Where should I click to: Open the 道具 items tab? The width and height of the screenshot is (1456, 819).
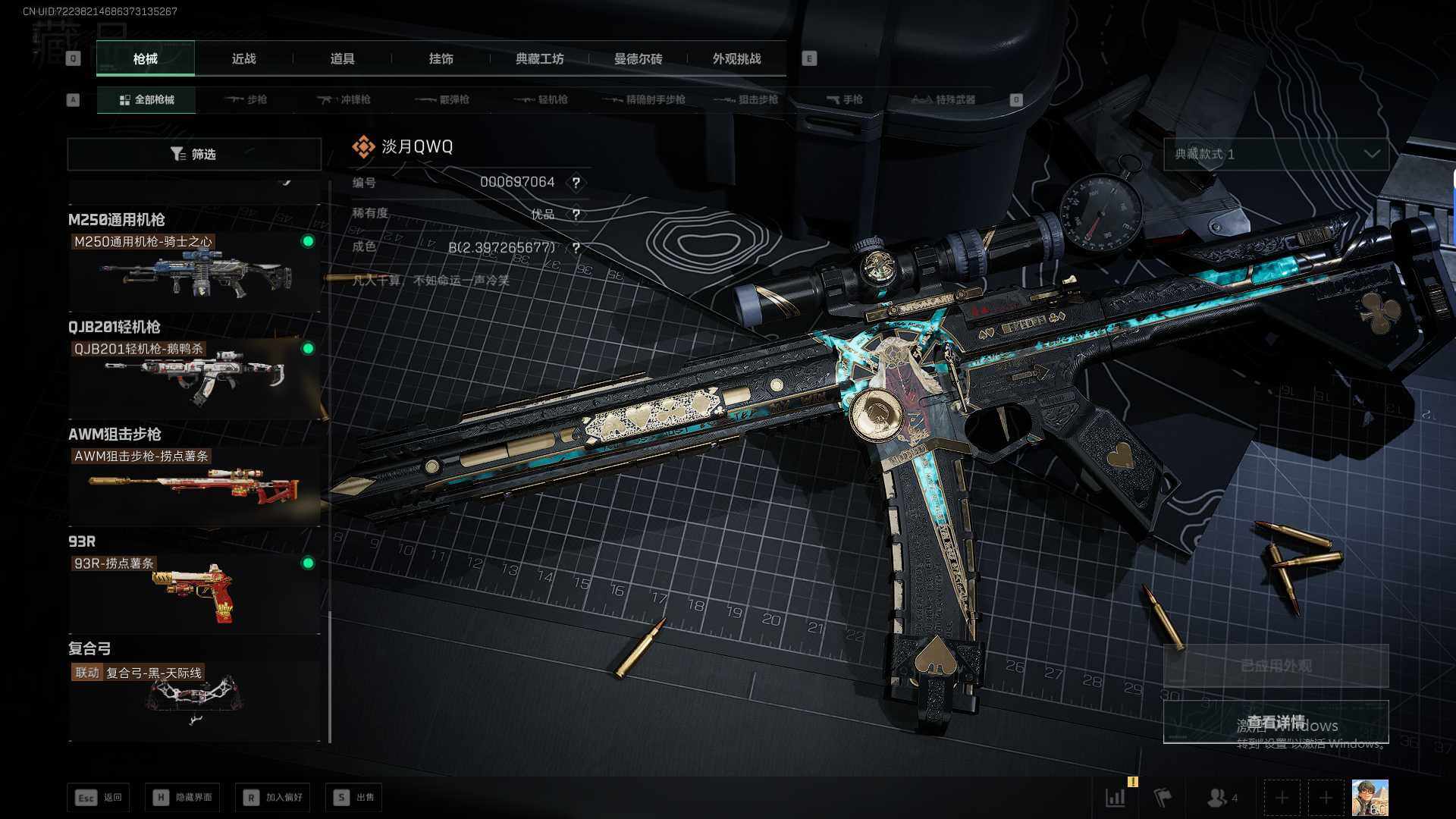(x=342, y=58)
